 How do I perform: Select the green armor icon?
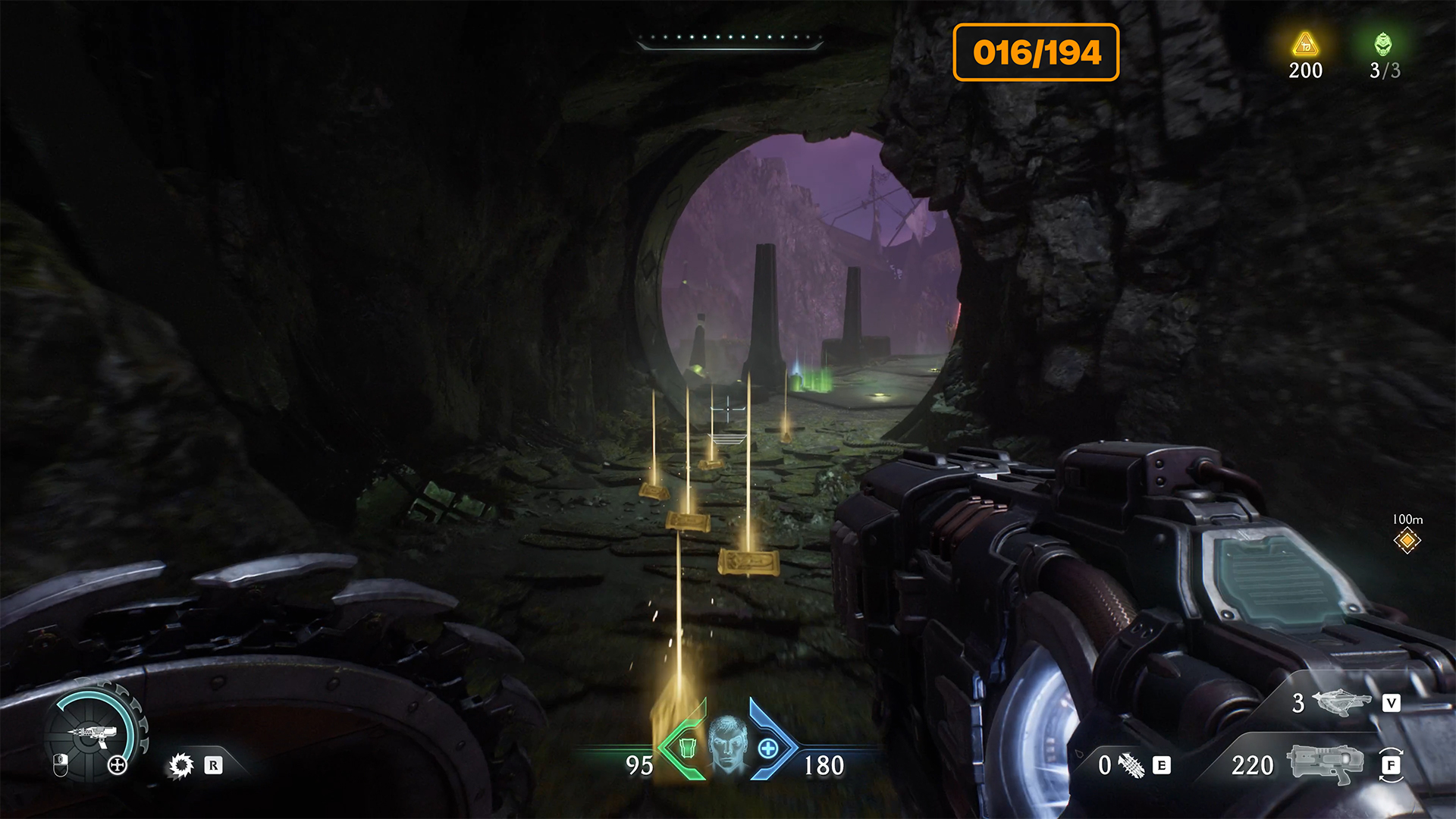(687, 748)
